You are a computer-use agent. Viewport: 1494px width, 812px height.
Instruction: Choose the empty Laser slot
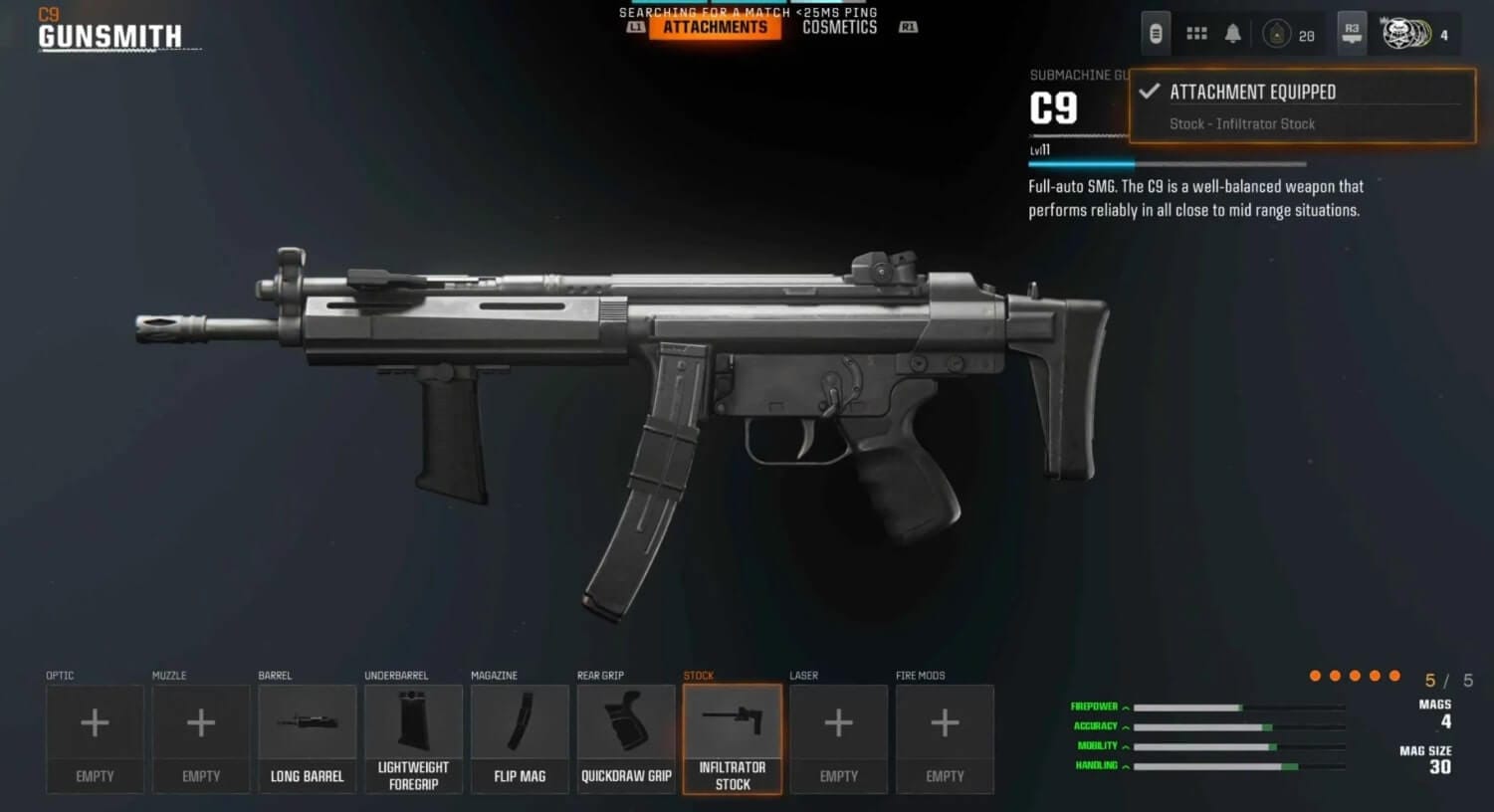coord(838,738)
